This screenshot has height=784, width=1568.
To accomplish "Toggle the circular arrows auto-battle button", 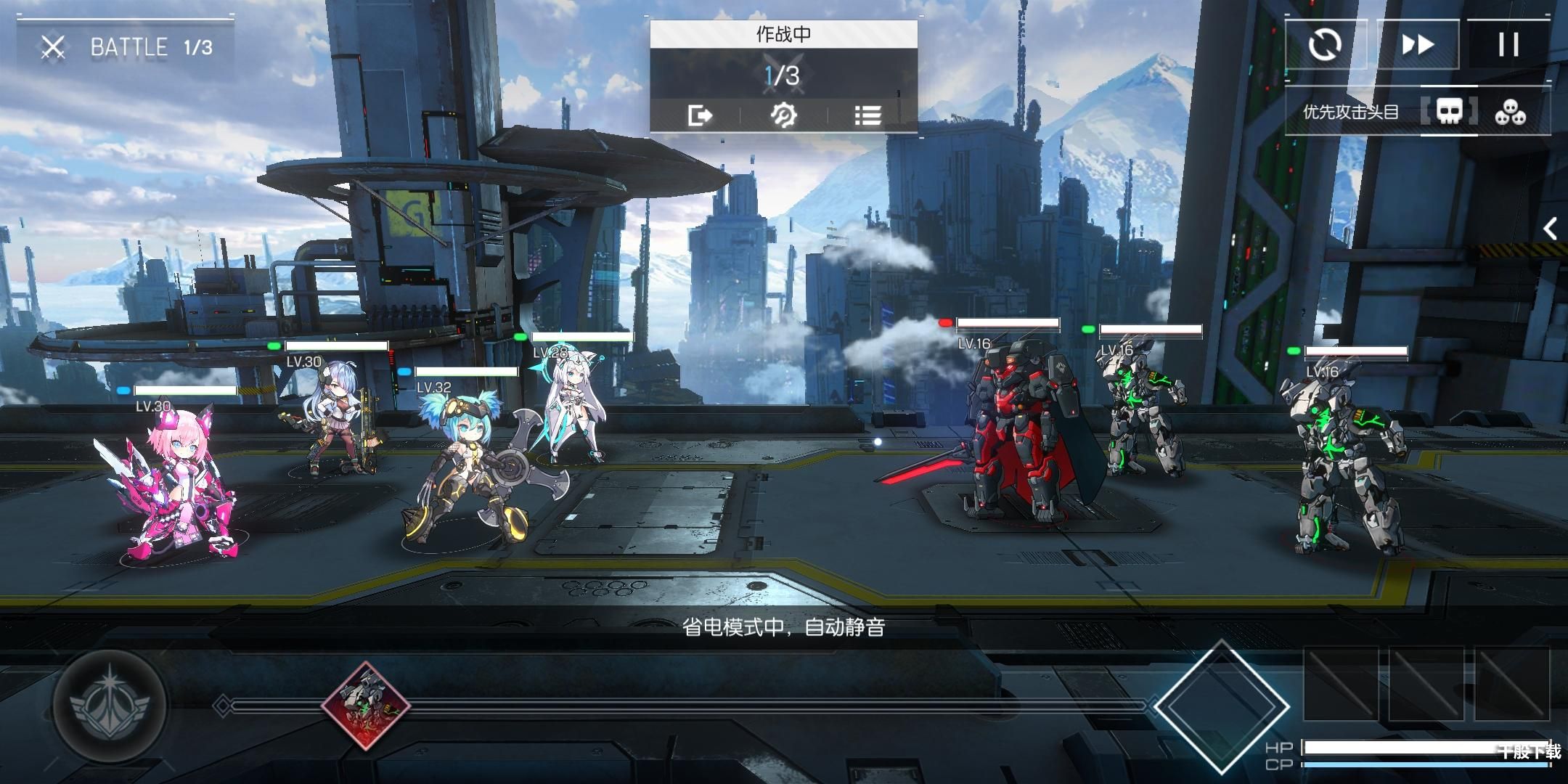I will [x=1326, y=45].
